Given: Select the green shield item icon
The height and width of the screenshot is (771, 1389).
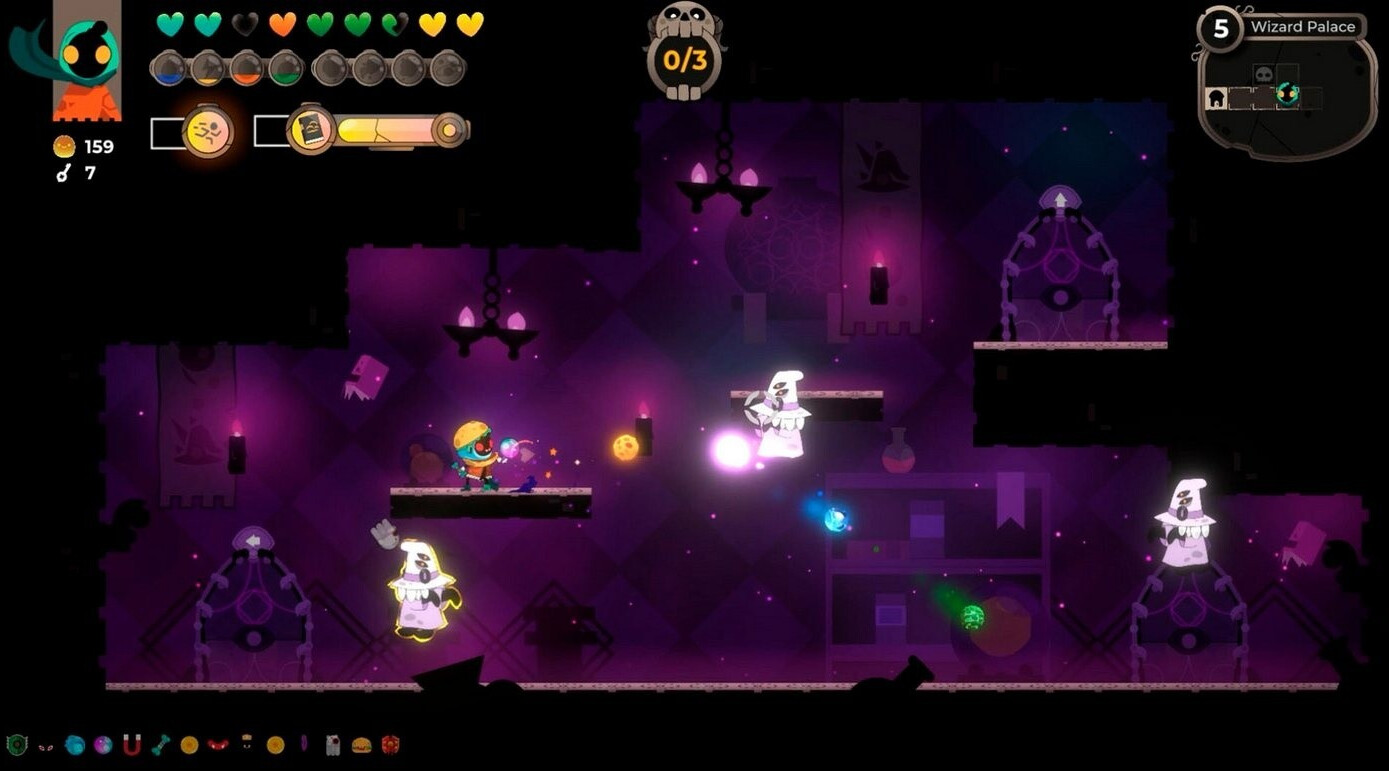Looking at the screenshot, I should point(16,744).
